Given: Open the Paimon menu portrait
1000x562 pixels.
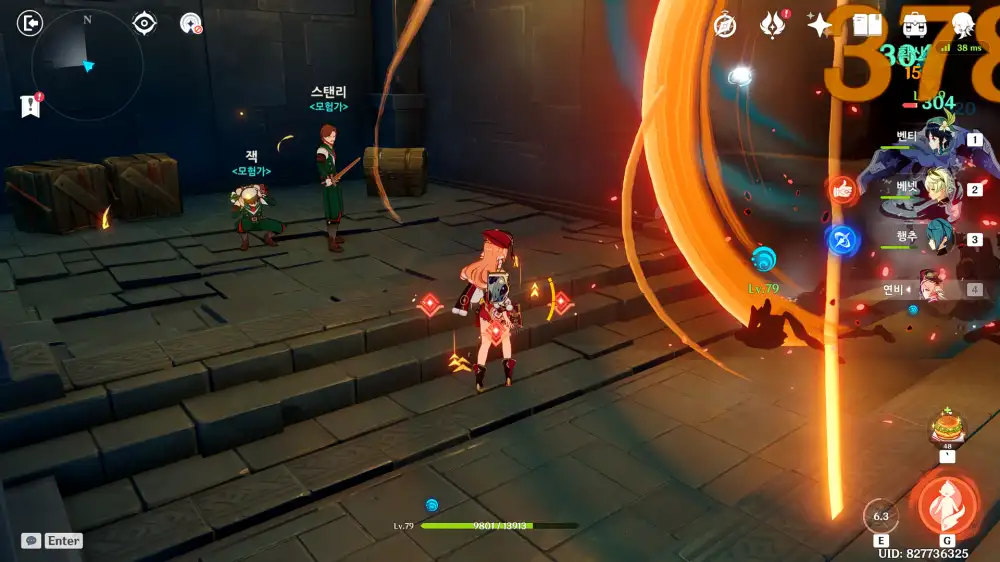Looking at the screenshot, I should pos(962,25).
